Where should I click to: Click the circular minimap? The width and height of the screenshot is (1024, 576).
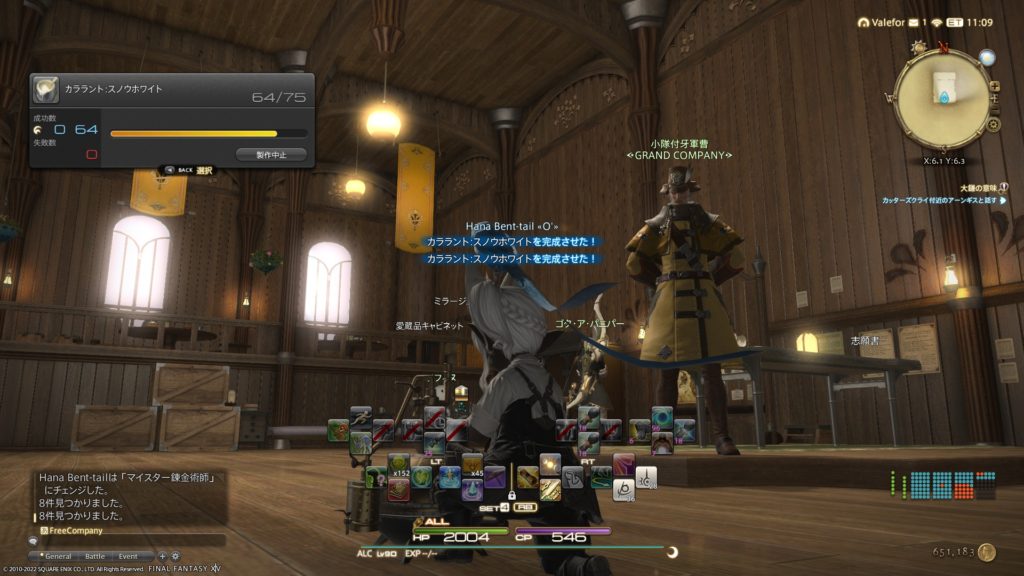pos(942,99)
